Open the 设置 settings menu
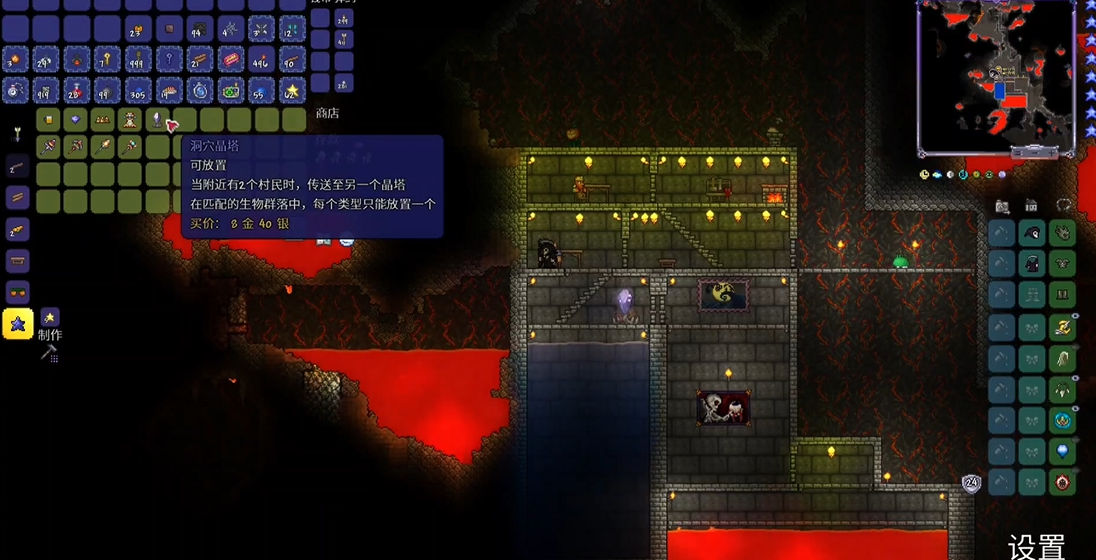1096x560 pixels. 1037,546
